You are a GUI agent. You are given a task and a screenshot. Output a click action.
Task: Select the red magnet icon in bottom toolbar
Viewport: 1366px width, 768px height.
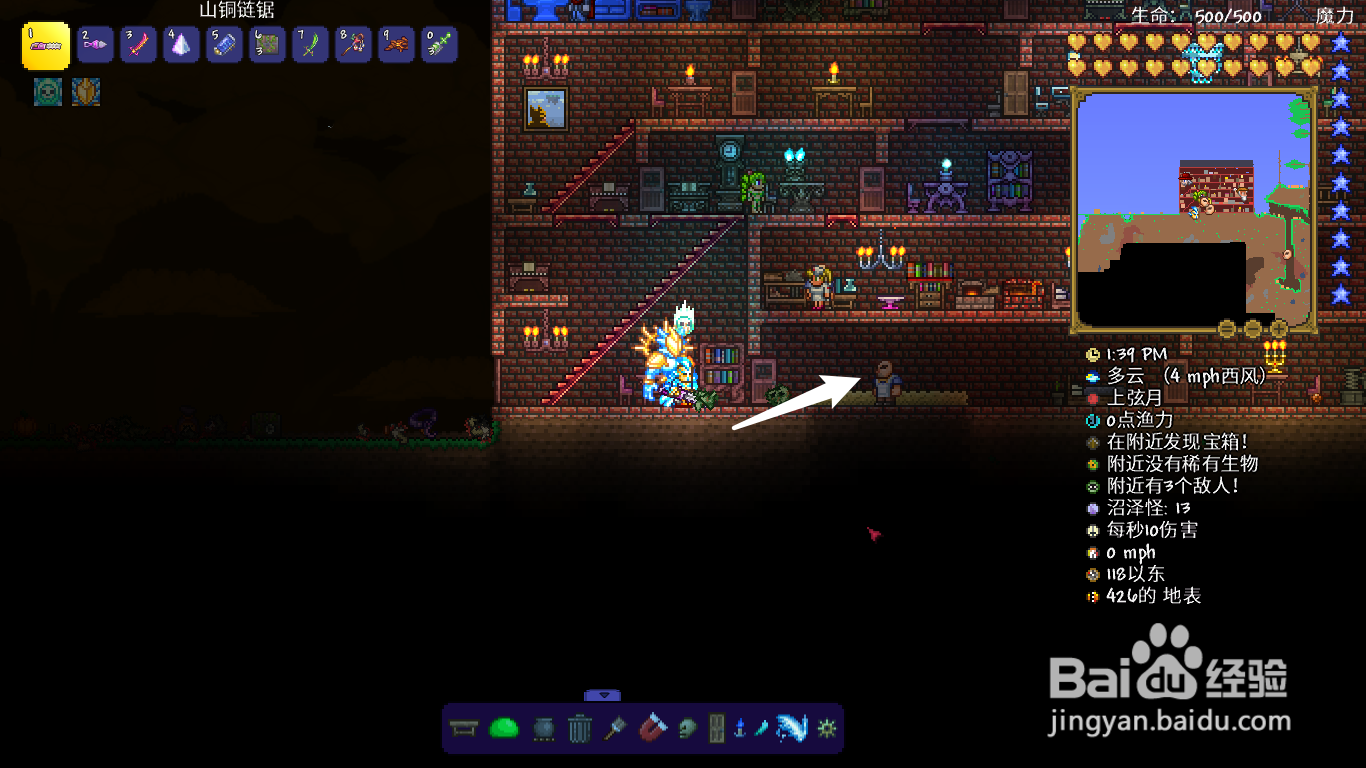(651, 729)
